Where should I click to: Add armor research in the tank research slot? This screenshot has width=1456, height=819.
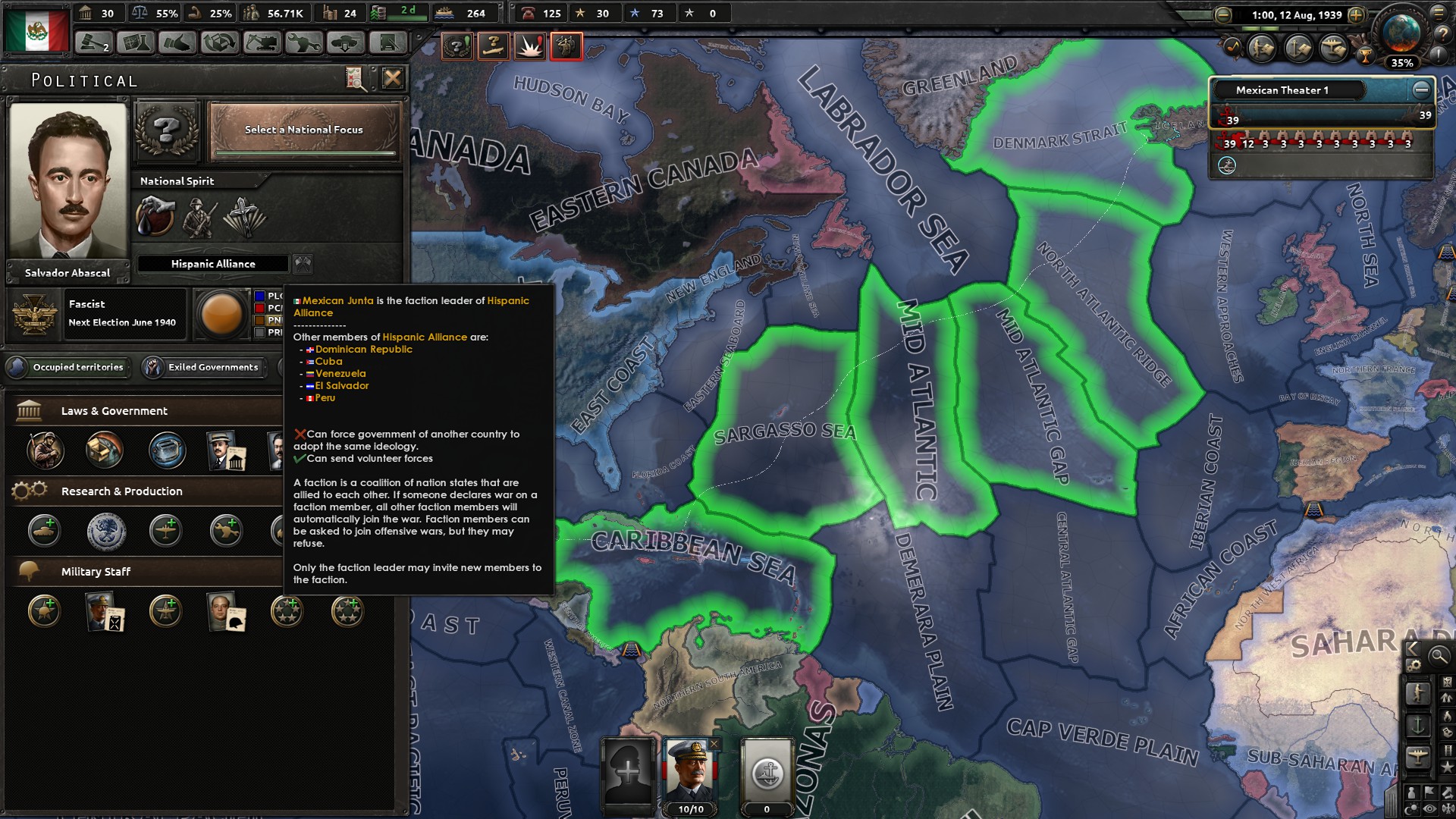(44, 531)
